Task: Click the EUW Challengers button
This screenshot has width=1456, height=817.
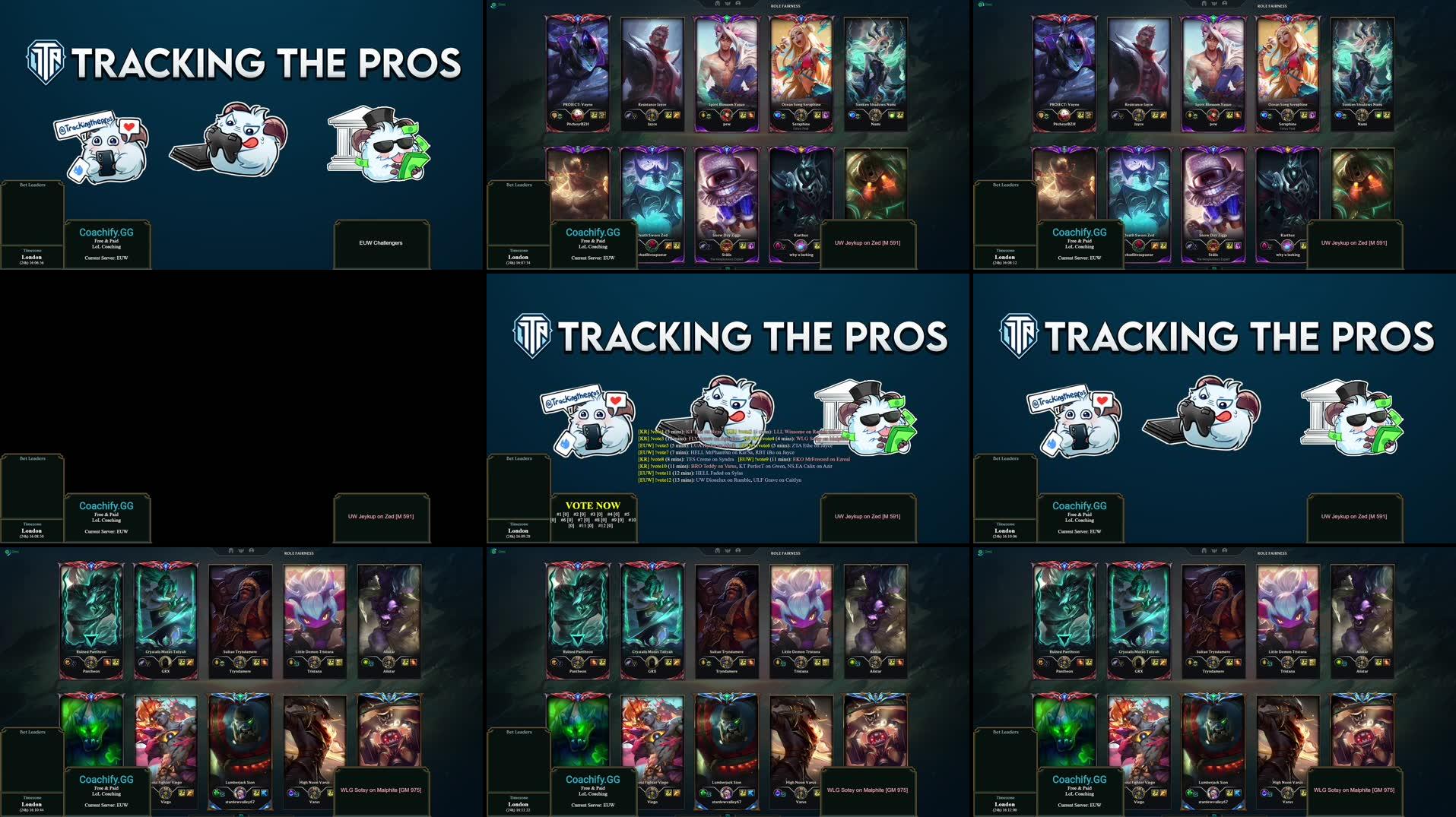Action: click(x=382, y=242)
